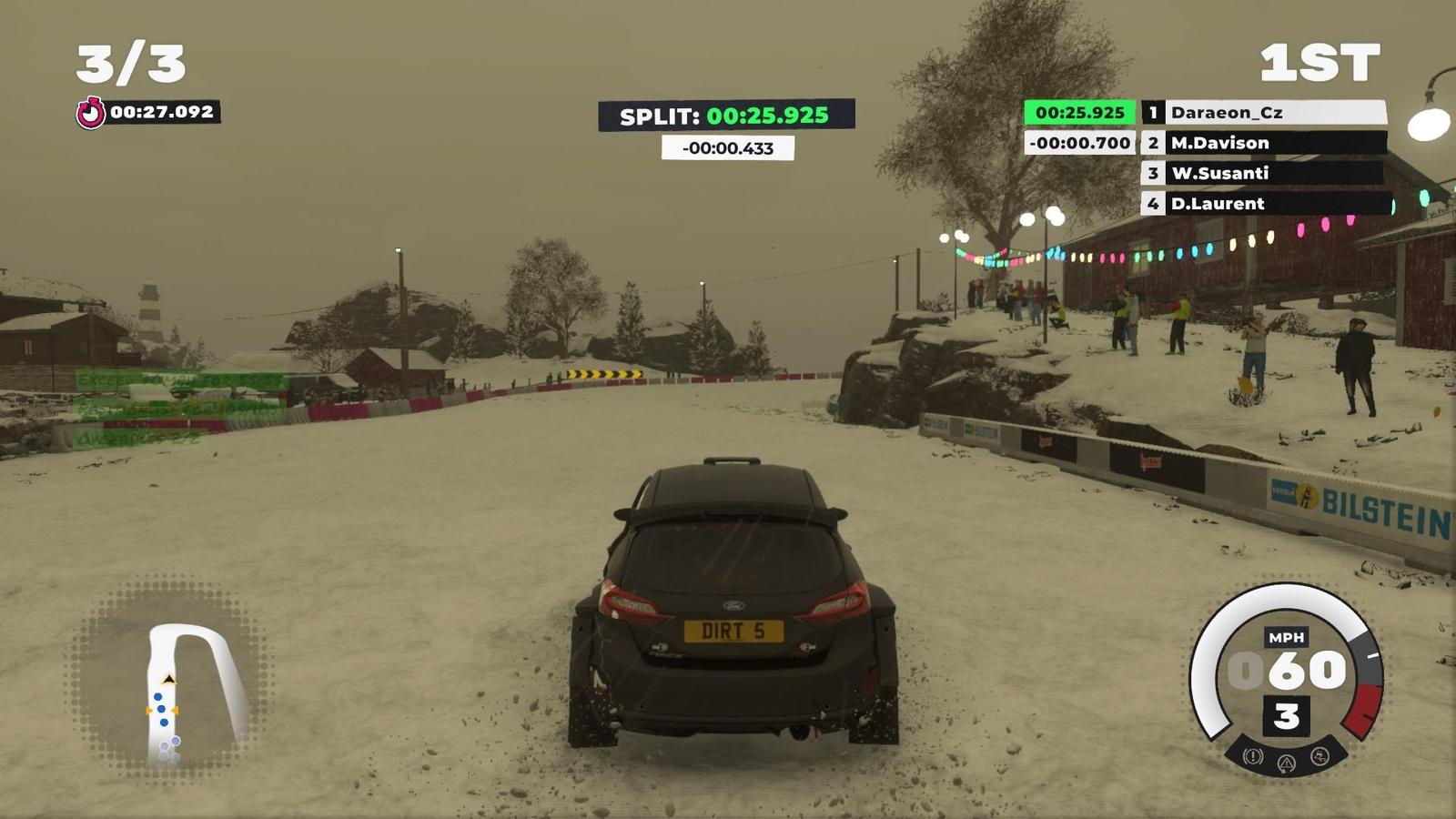Click the brake warning exclamation icon
This screenshot has width=1456, height=819.
pyautogui.click(x=1253, y=756)
